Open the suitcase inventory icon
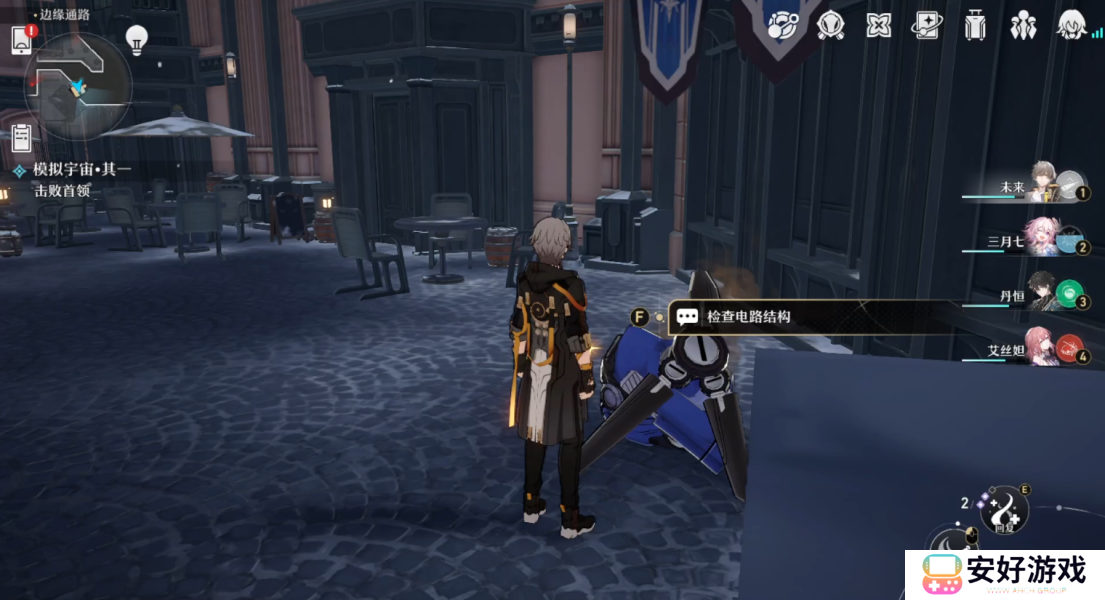 click(x=975, y=25)
